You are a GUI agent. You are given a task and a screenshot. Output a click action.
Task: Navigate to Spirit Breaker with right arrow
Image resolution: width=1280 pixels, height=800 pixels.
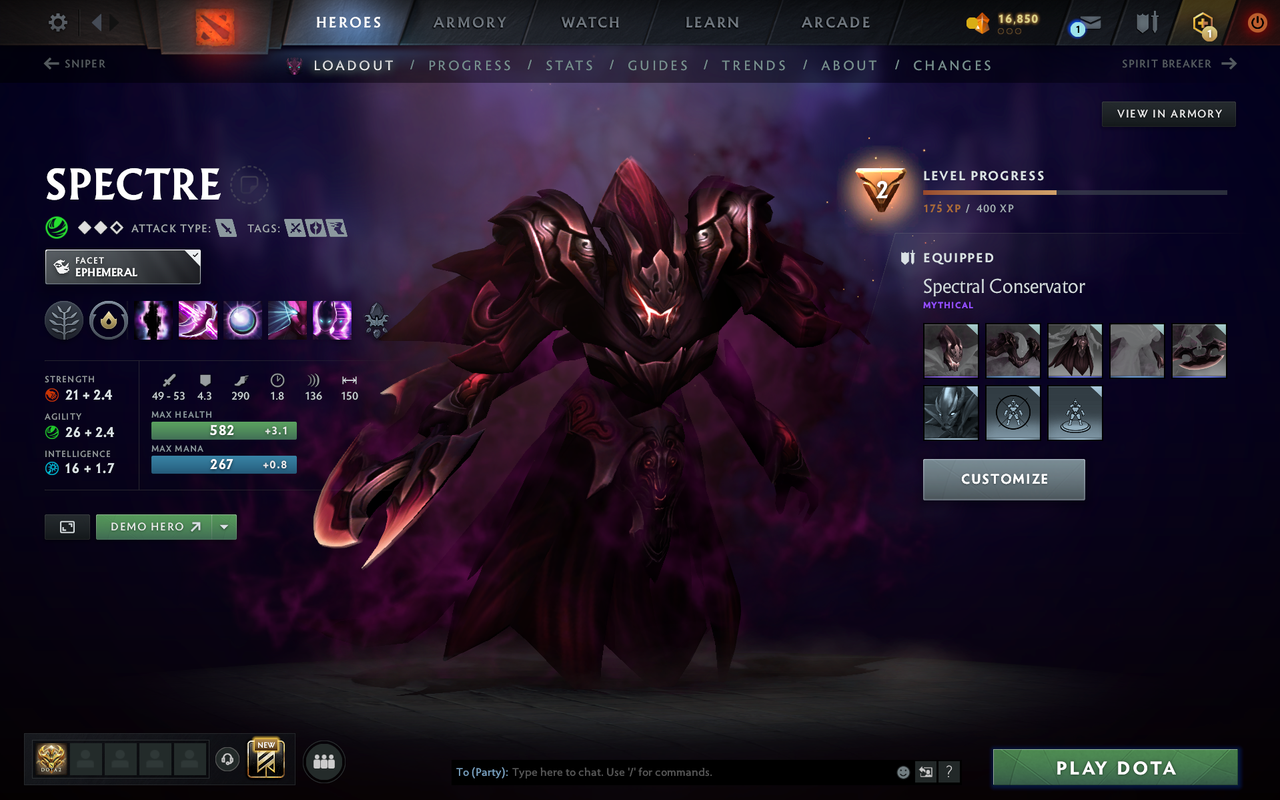1232,63
